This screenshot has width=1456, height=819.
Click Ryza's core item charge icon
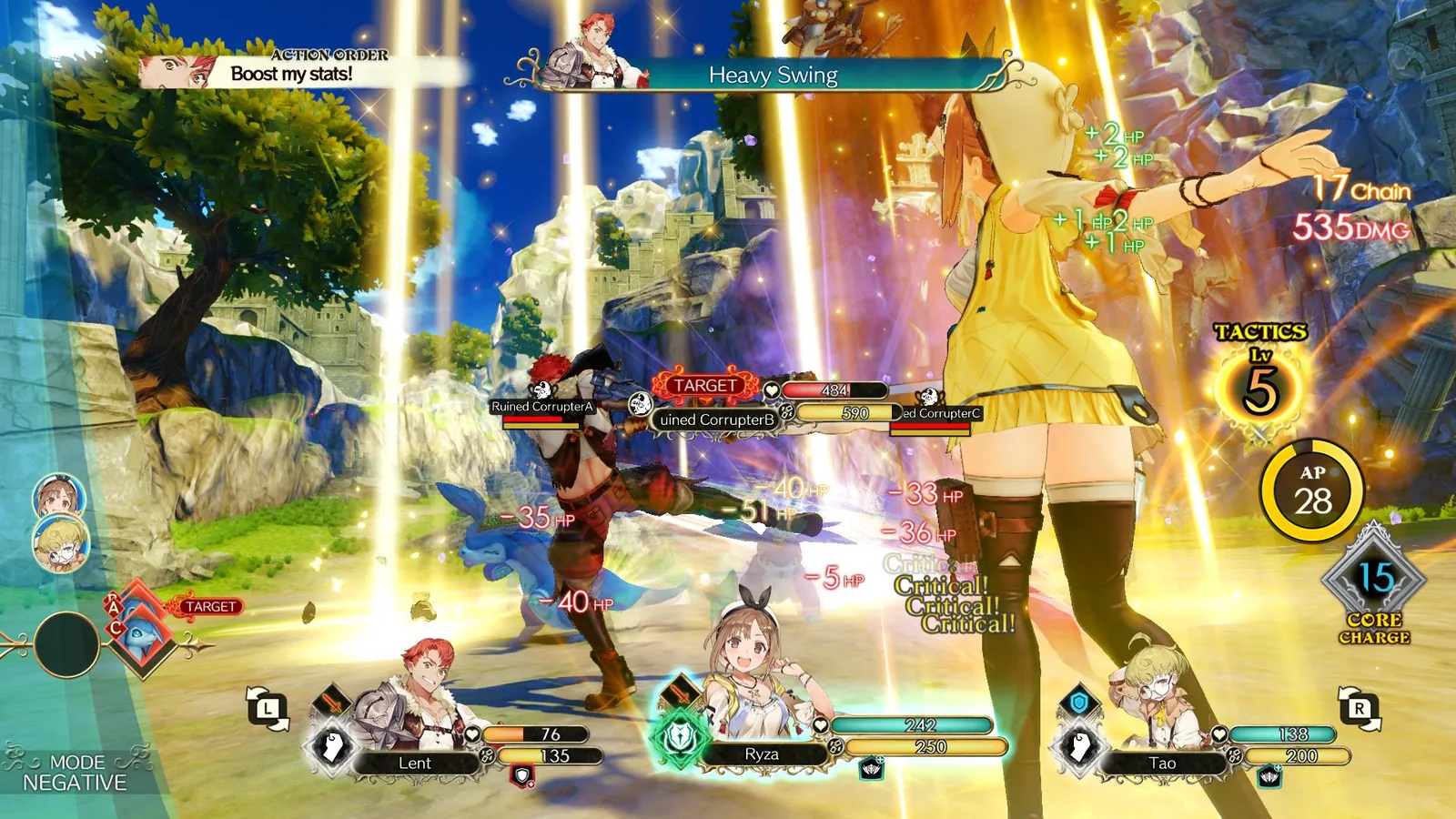click(x=872, y=769)
